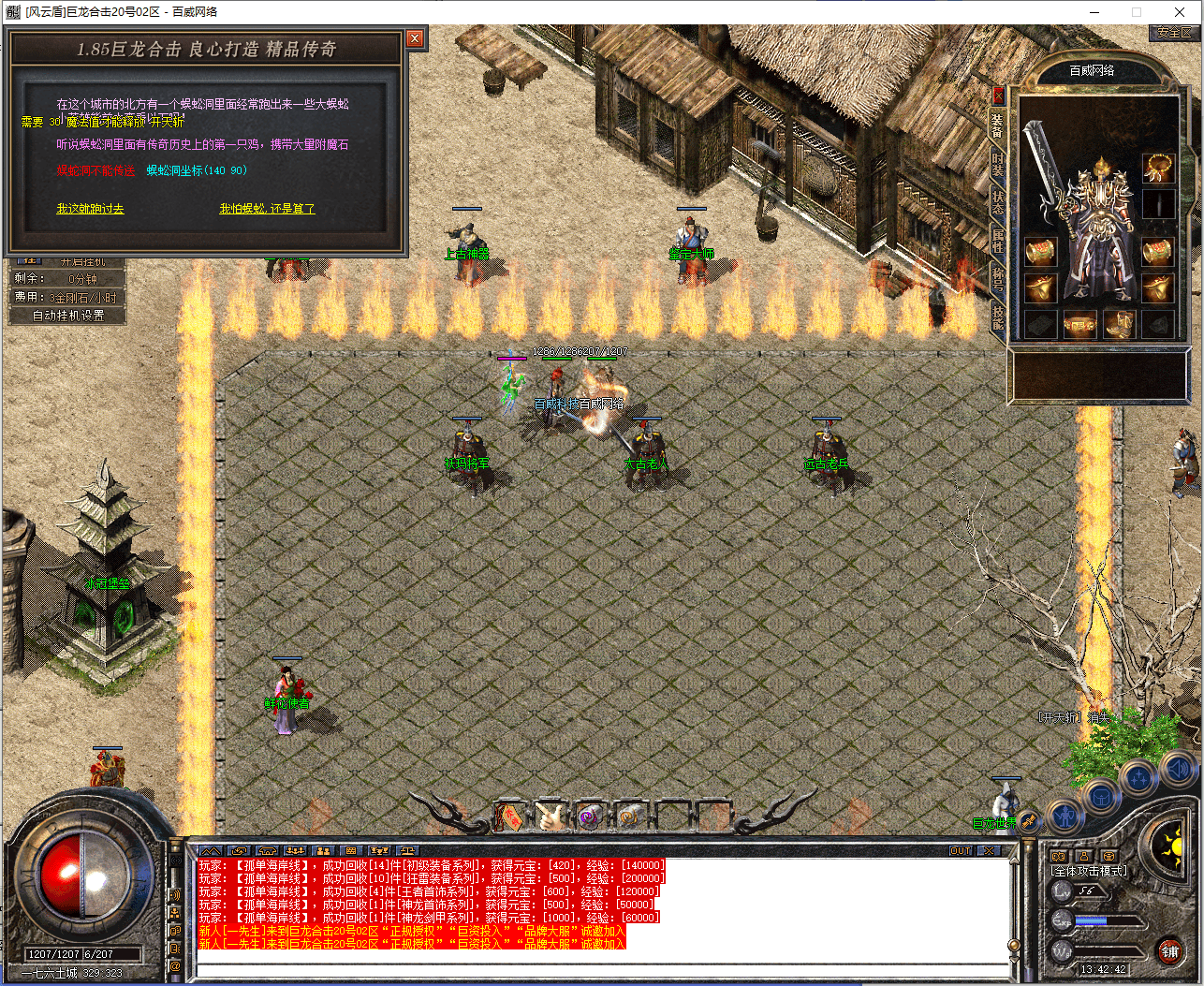Select the equipped golden belt slot

point(1079,324)
